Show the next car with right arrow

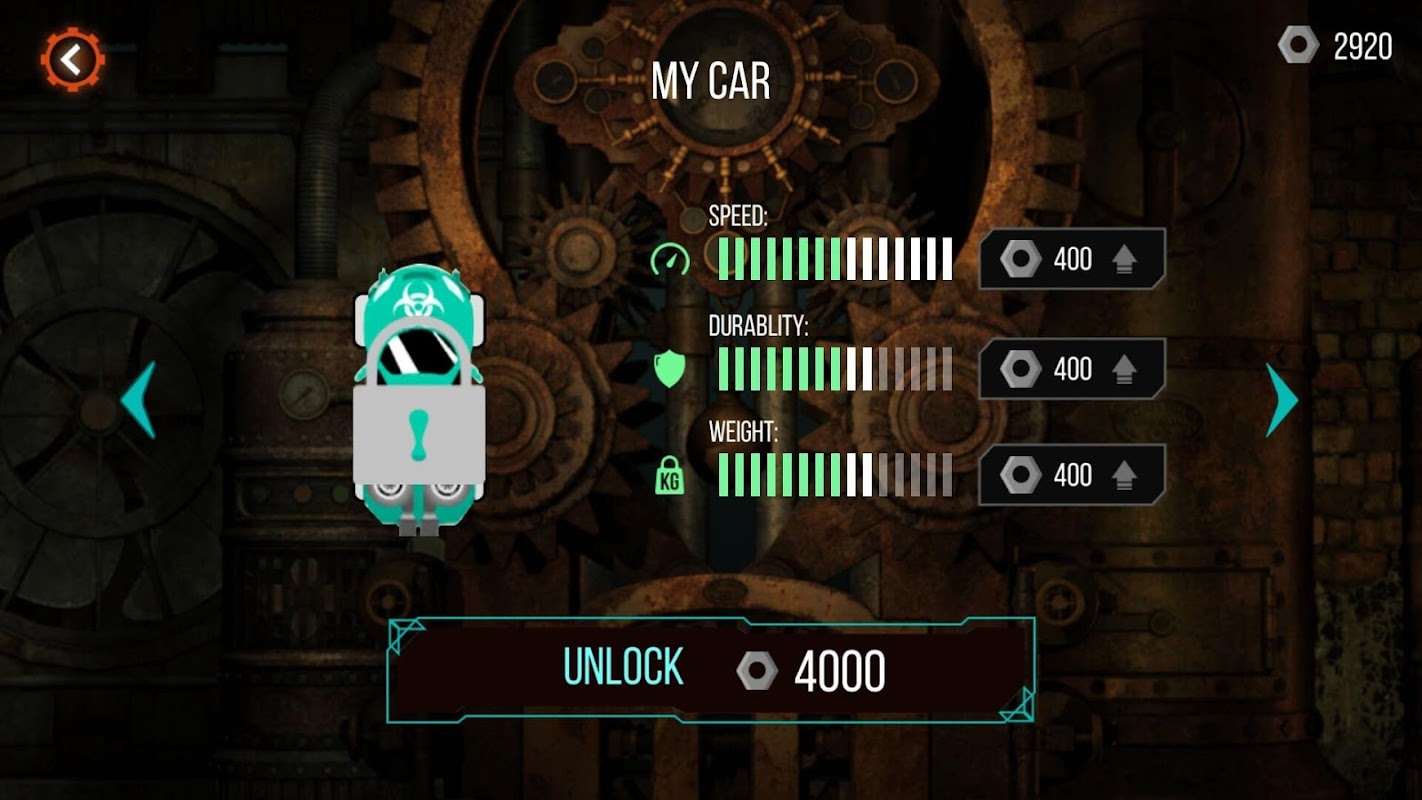click(1281, 400)
